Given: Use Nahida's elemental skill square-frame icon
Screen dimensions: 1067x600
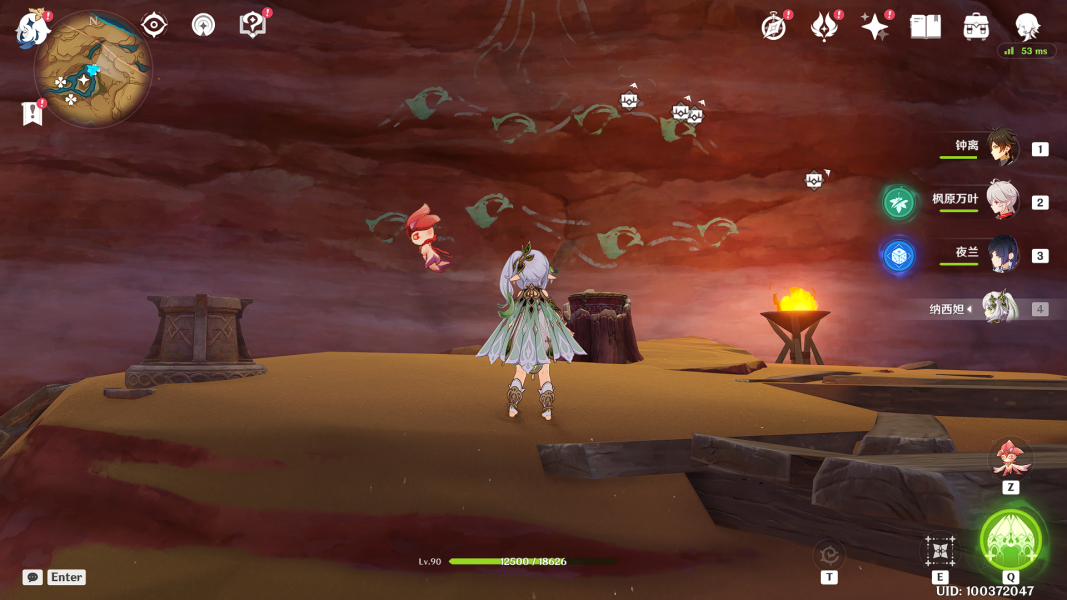Looking at the screenshot, I should coord(940,551).
